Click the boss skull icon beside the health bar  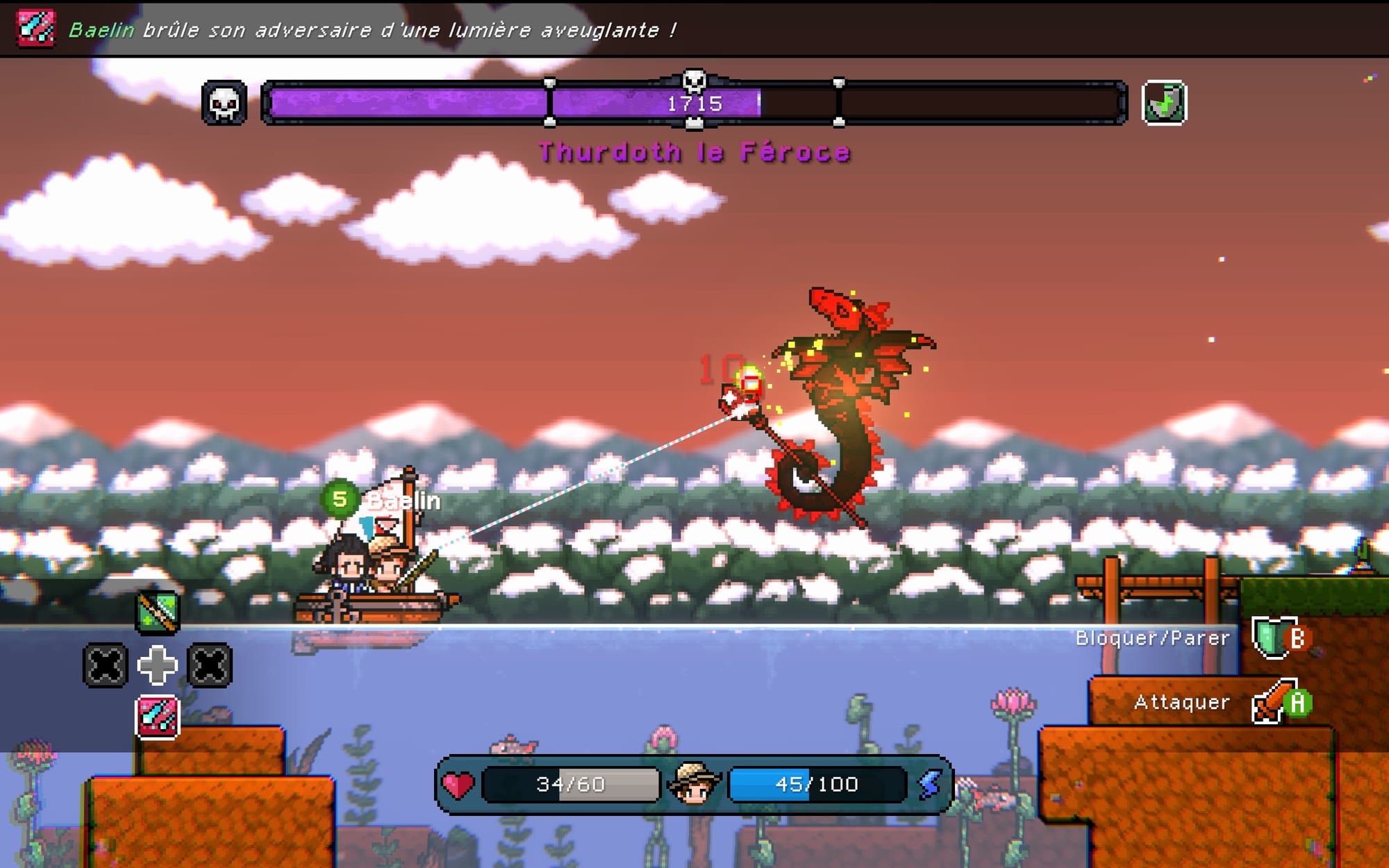[x=224, y=104]
